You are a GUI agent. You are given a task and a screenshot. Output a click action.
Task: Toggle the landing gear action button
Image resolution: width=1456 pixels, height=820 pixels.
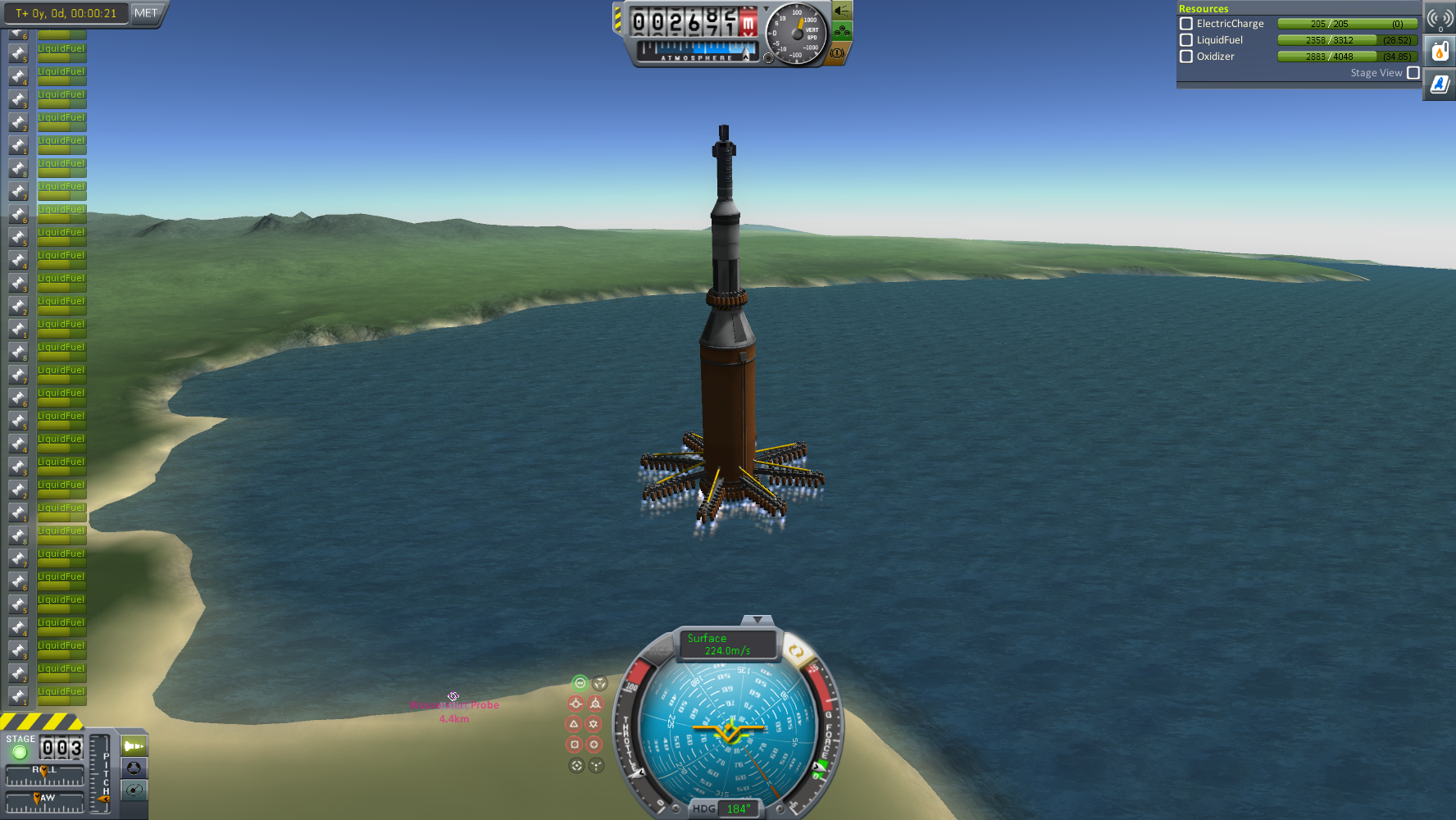point(842,32)
